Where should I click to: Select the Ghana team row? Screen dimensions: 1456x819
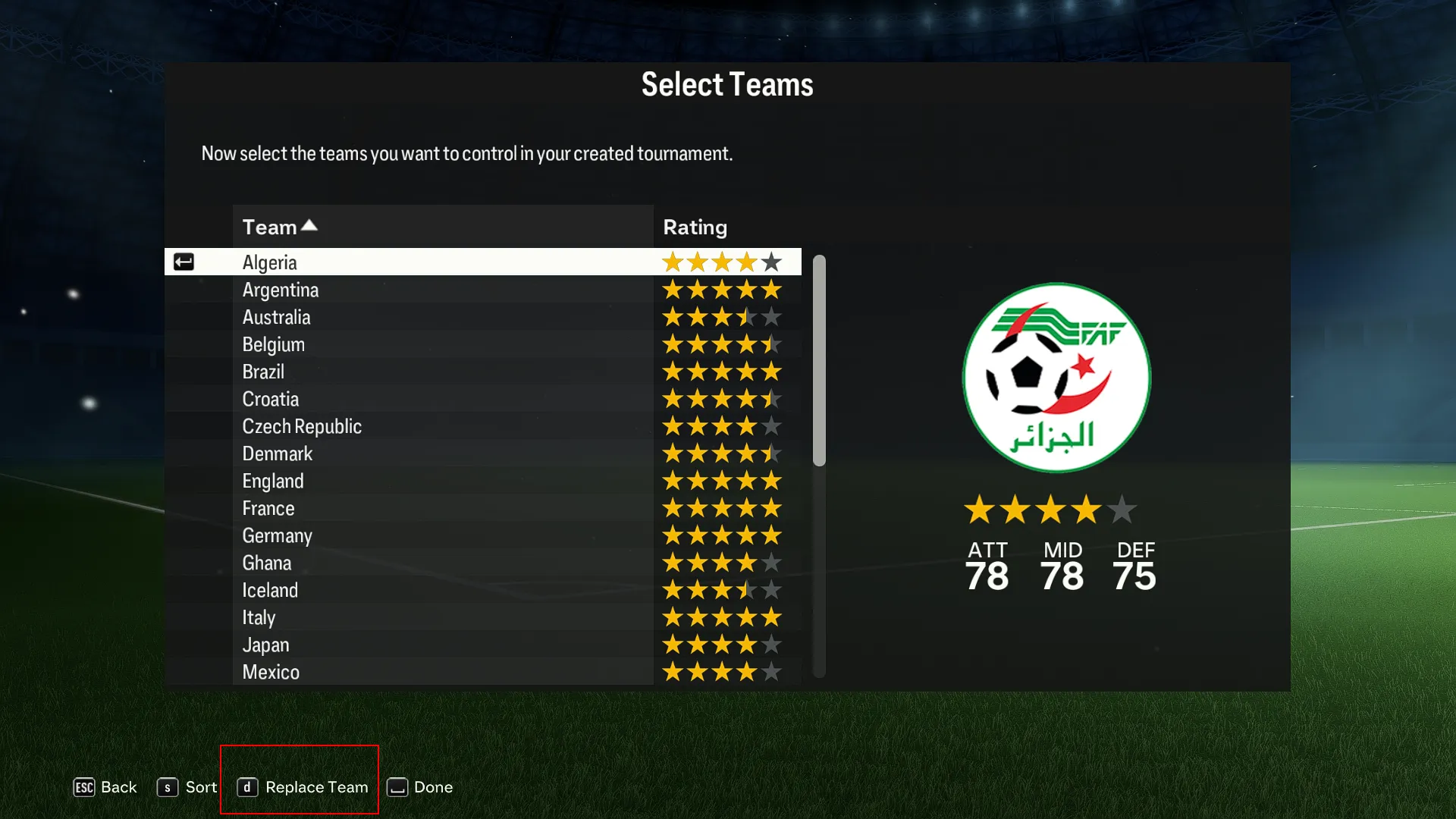pos(267,563)
